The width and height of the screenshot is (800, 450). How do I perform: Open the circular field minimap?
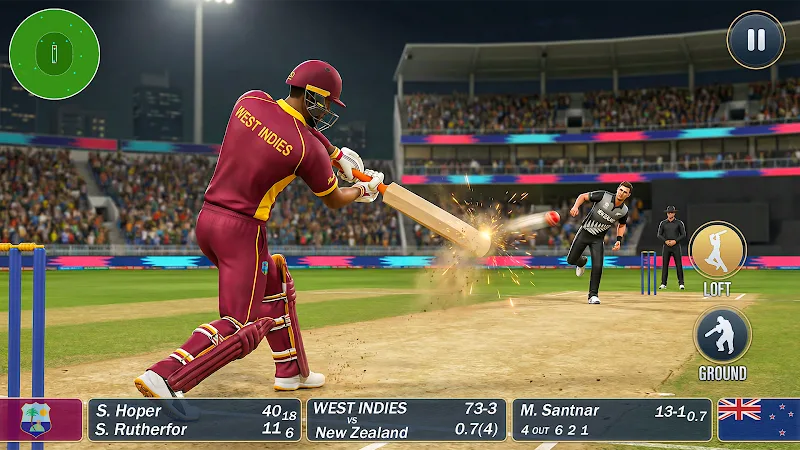point(54,53)
